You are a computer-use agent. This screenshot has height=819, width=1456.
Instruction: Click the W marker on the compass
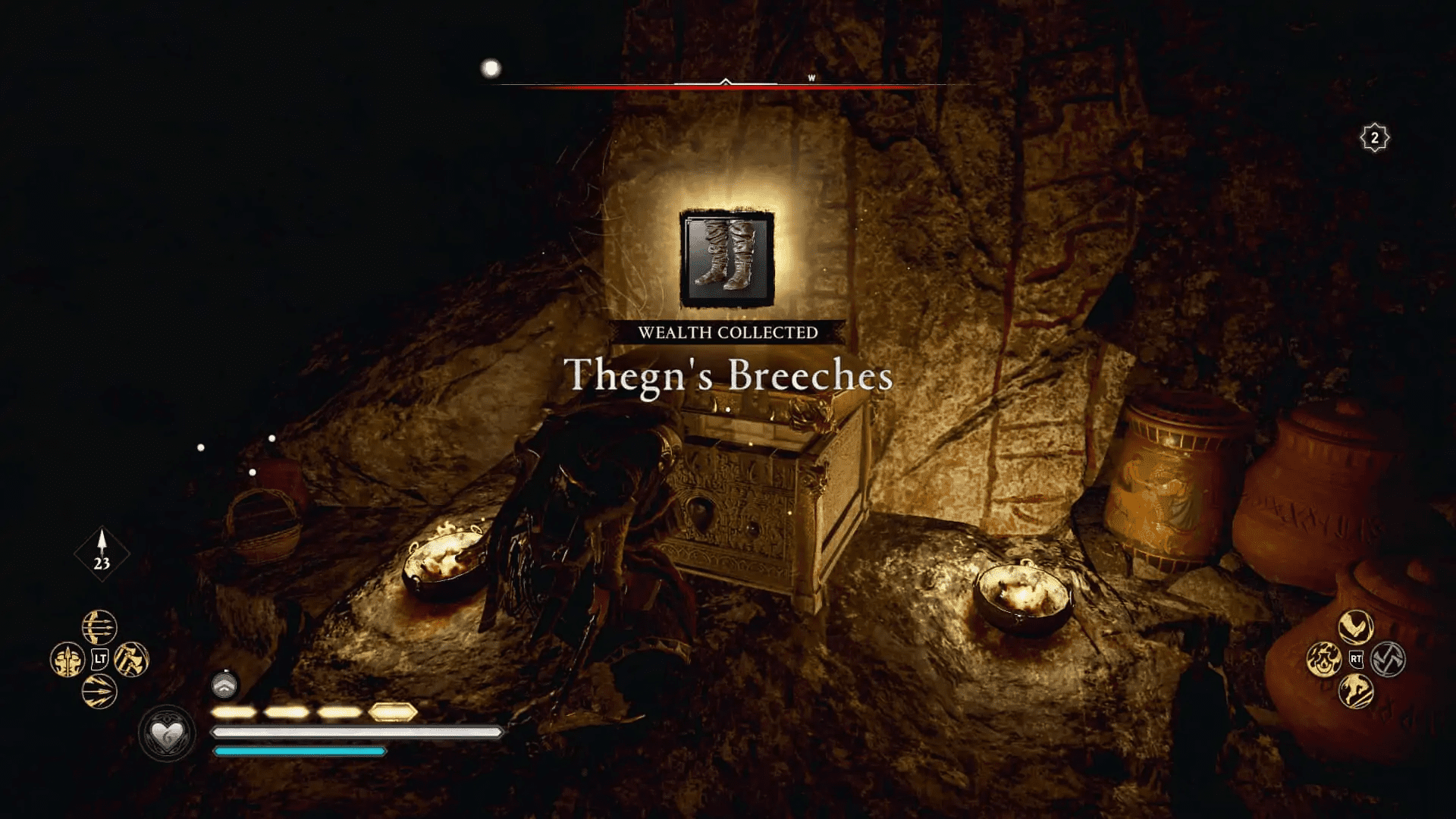coord(812,77)
